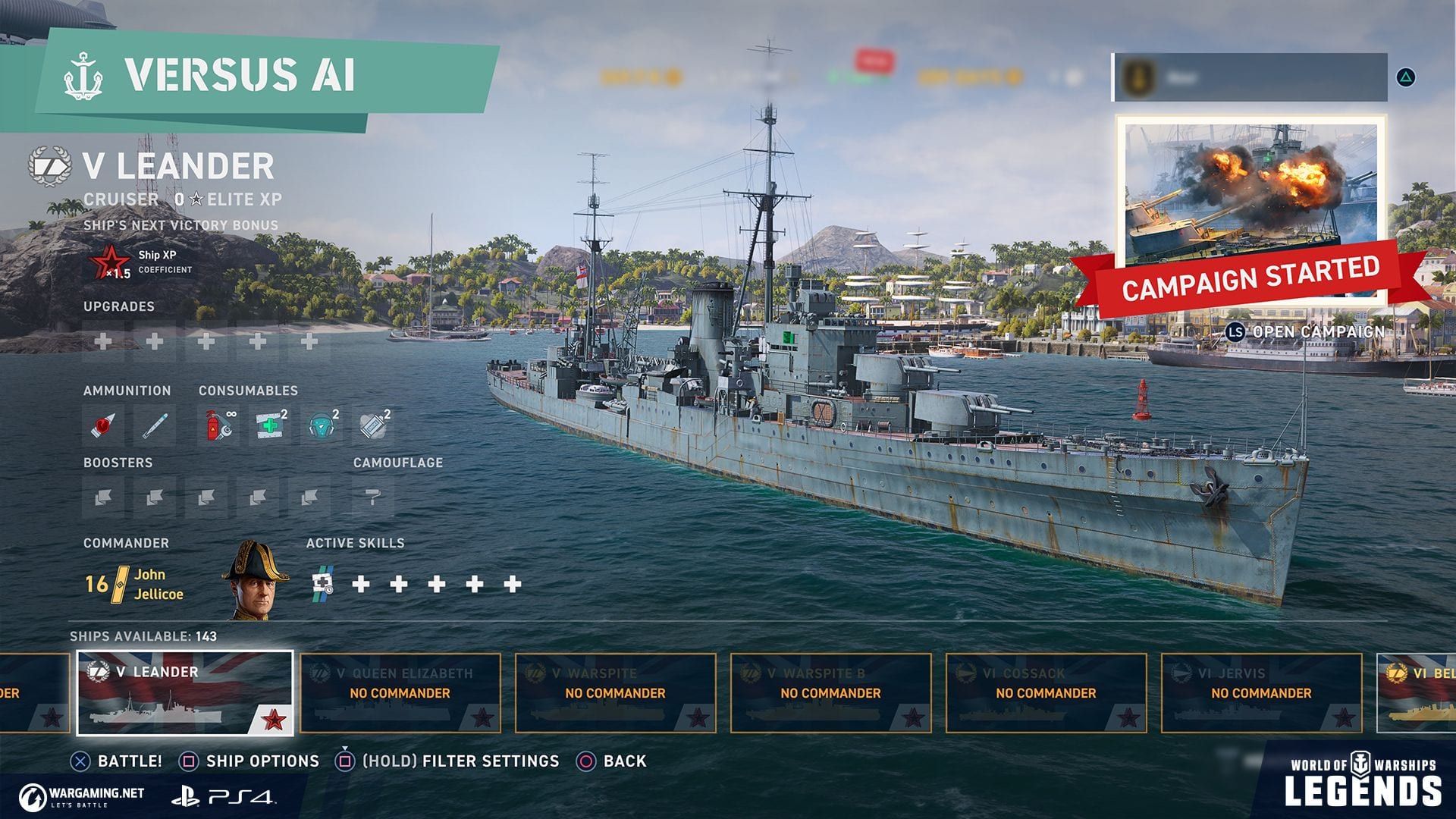The height and width of the screenshot is (819, 1456).
Task: Select the red high-explosive shell ammunition
Action: pos(103,425)
